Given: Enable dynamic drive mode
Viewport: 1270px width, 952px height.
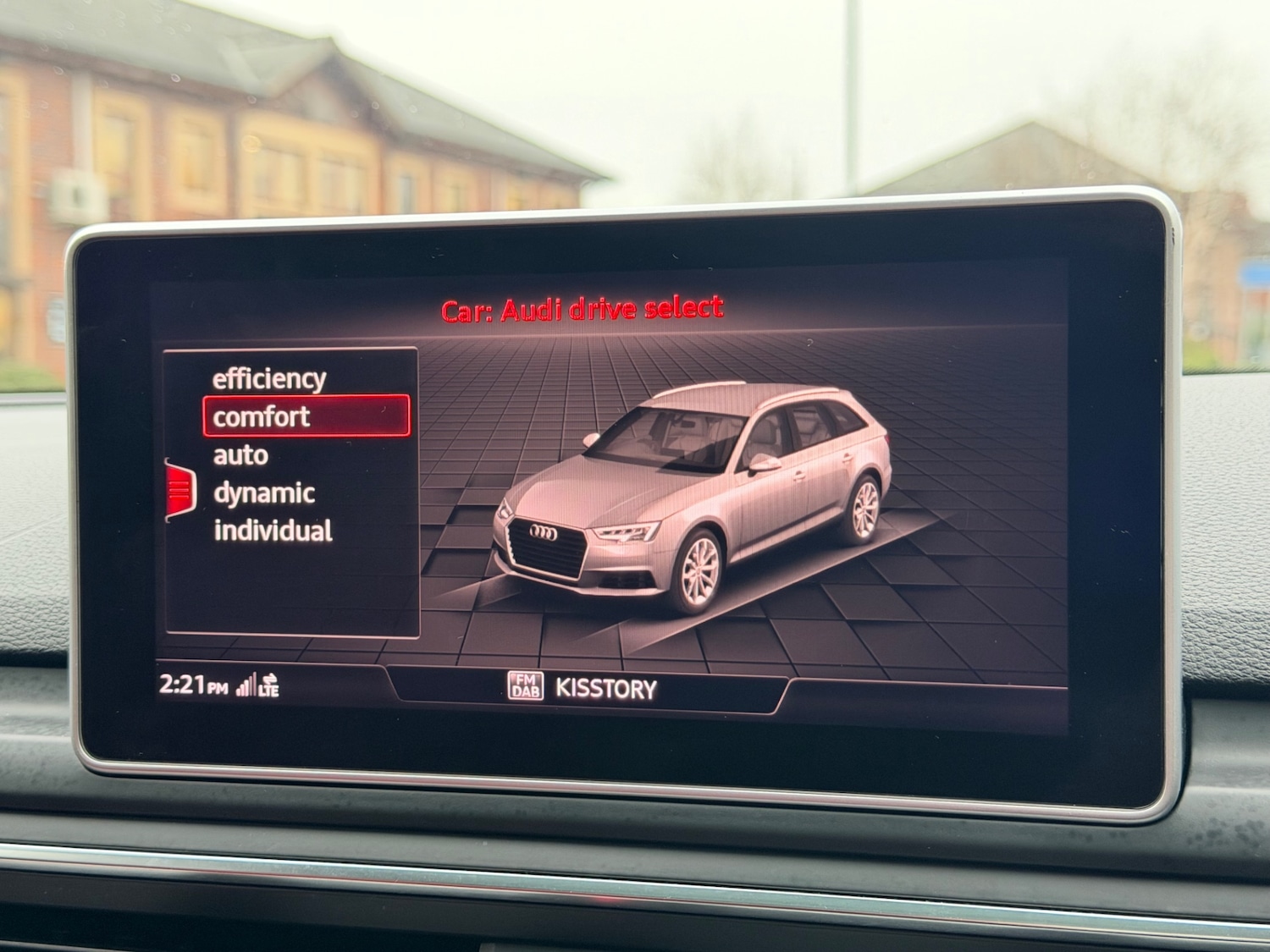Looking at the screenshot, I should (264, 492).
